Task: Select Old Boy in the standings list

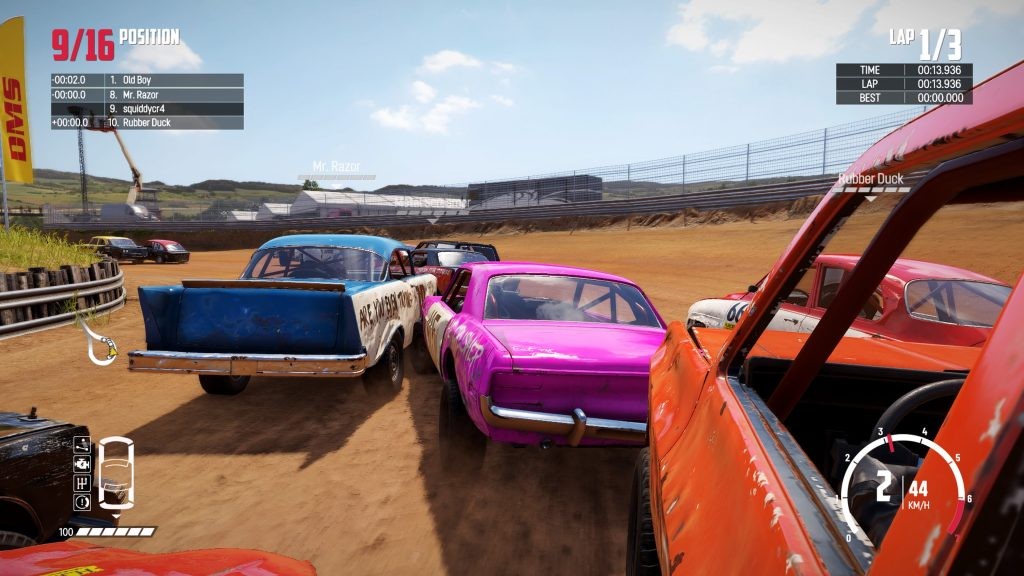Action: coord(147,80)
